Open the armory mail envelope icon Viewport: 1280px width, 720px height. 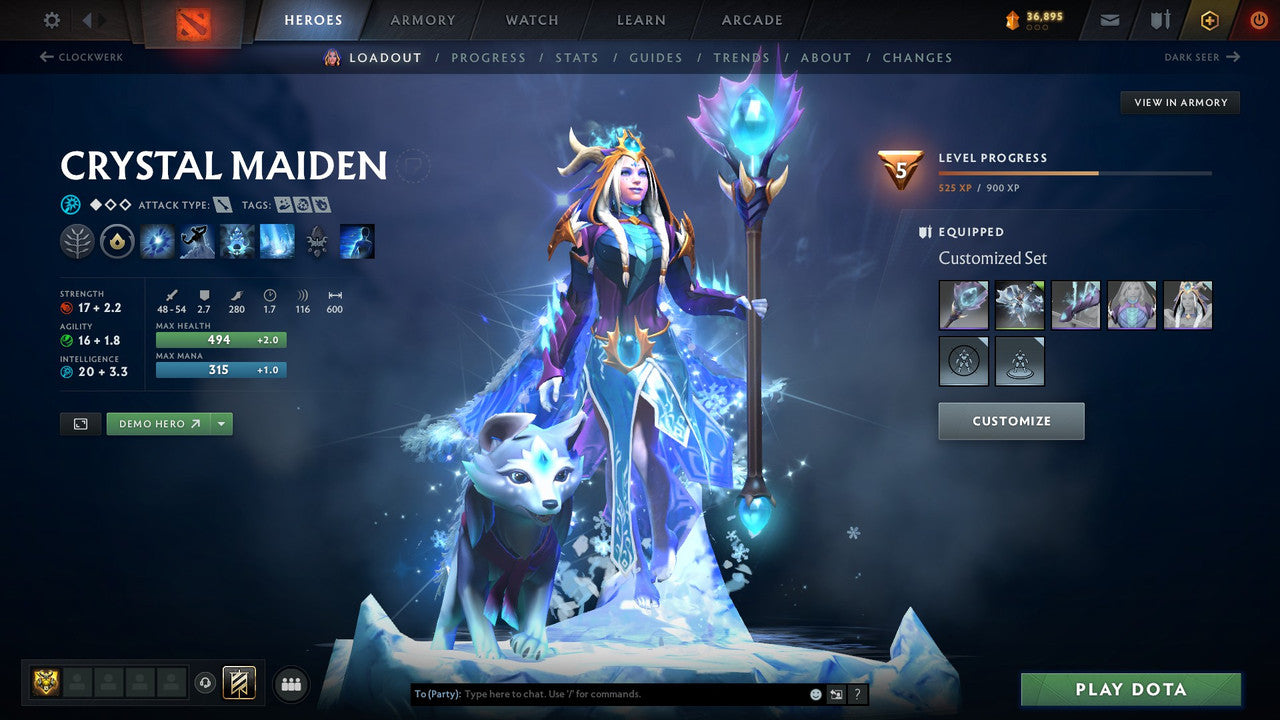(1110, 19)
